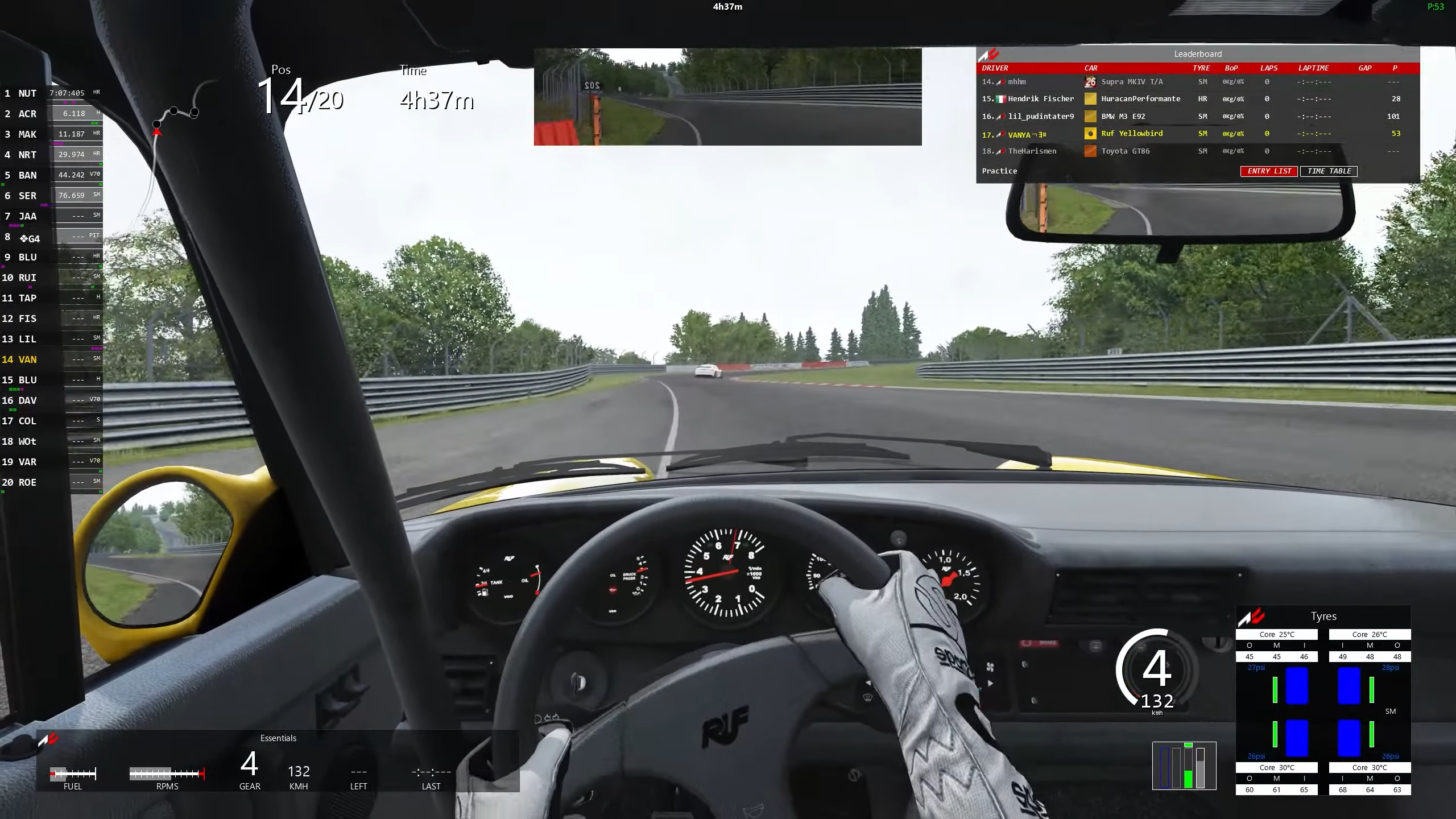Select the lil_pudintater9 leaderboard row
The width and height of the screenshot is (1456, 819).
[1040, 117]
